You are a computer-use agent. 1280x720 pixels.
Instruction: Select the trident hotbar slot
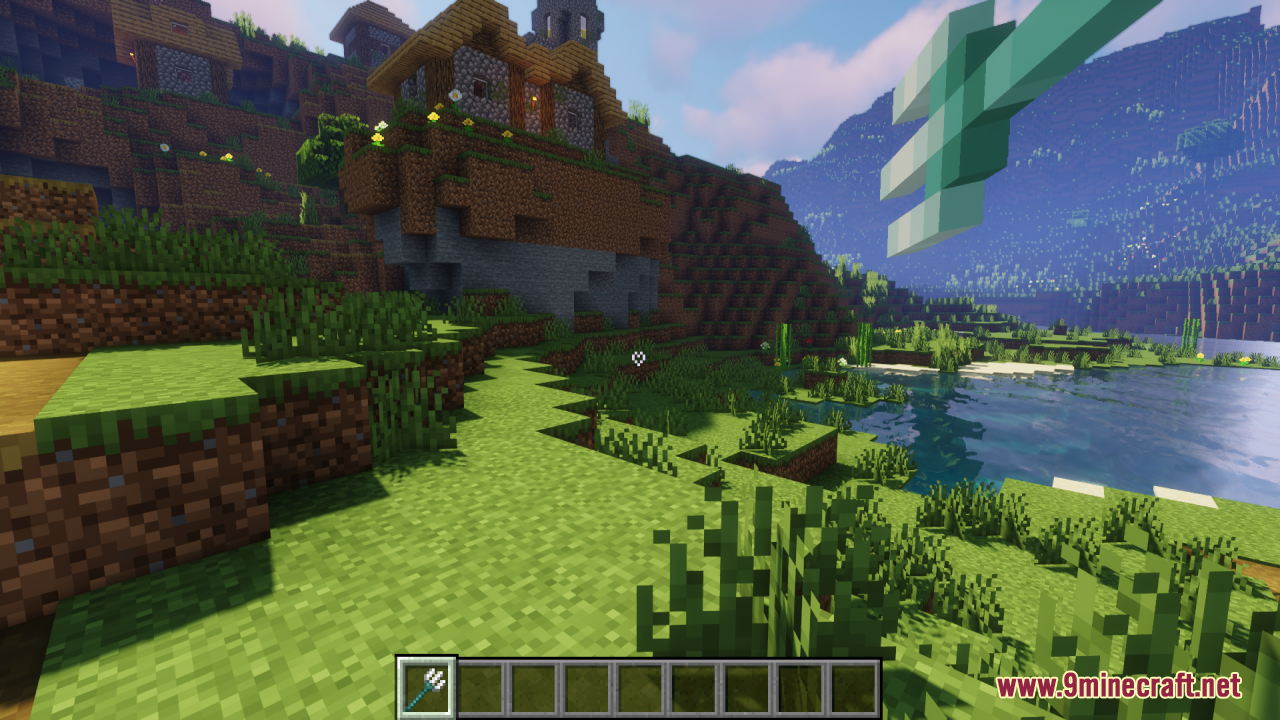click(427, 687)
